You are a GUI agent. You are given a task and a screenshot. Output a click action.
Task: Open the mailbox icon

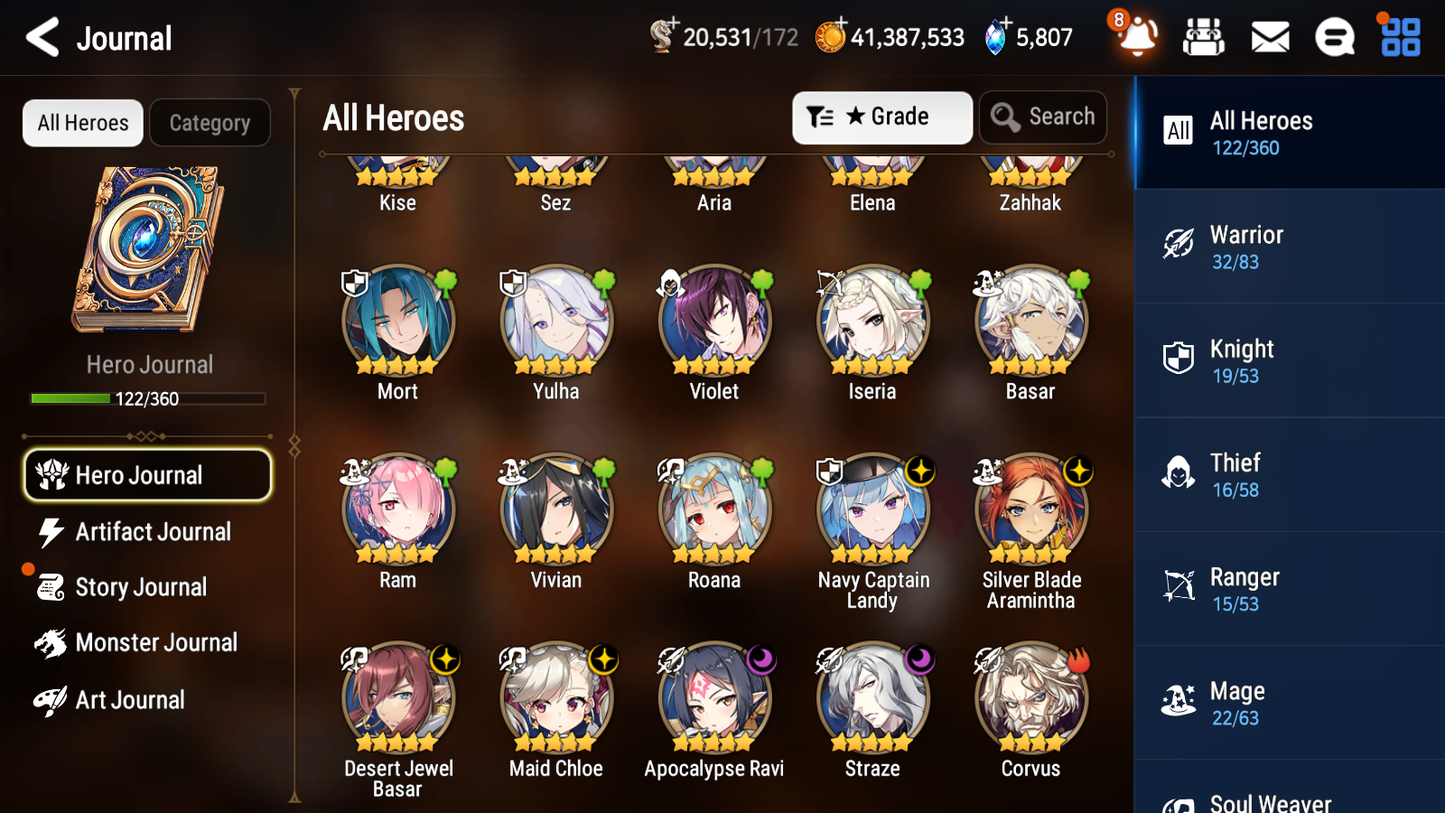[1269, 36]
